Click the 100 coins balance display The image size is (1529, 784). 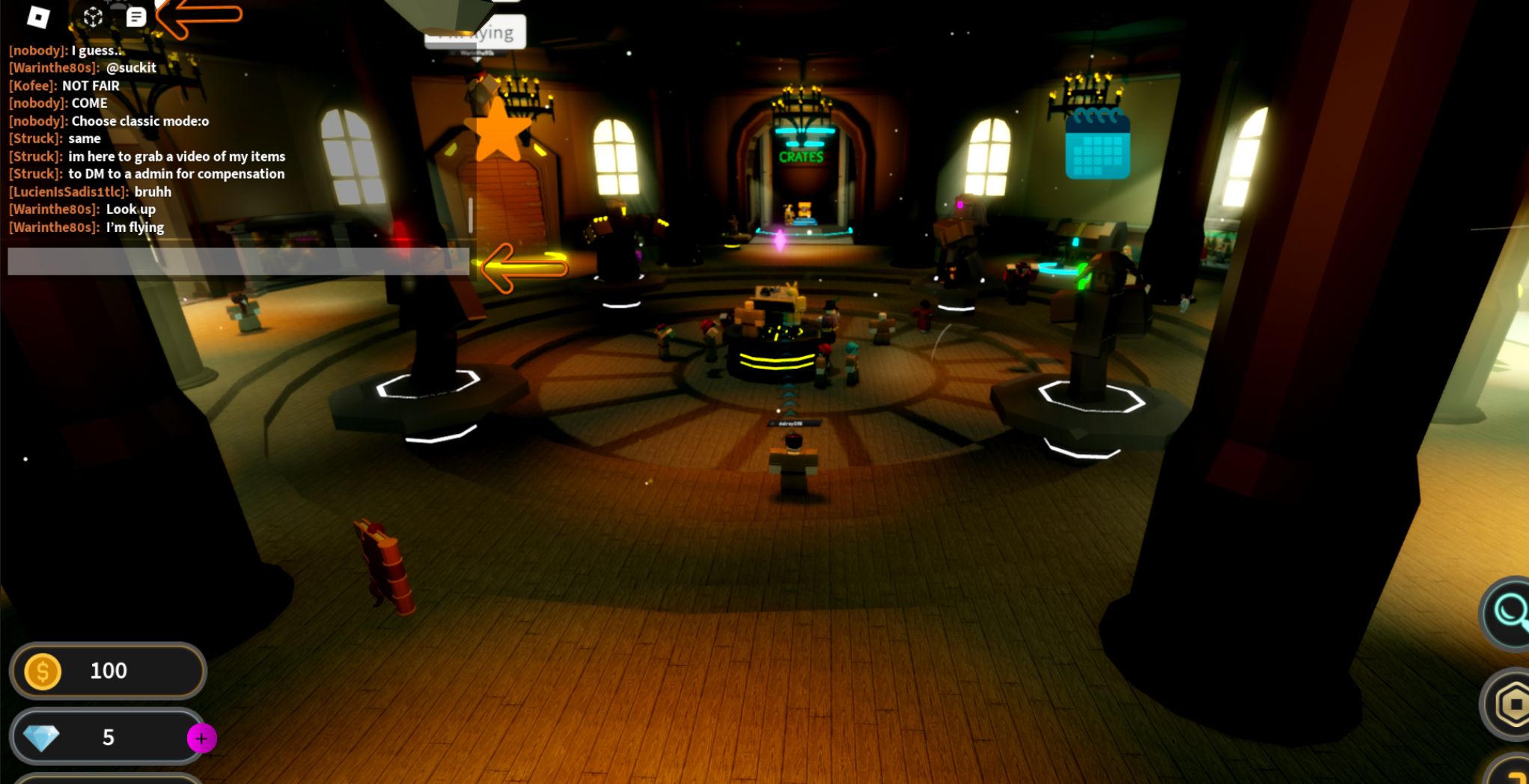(x=107, y=671)
